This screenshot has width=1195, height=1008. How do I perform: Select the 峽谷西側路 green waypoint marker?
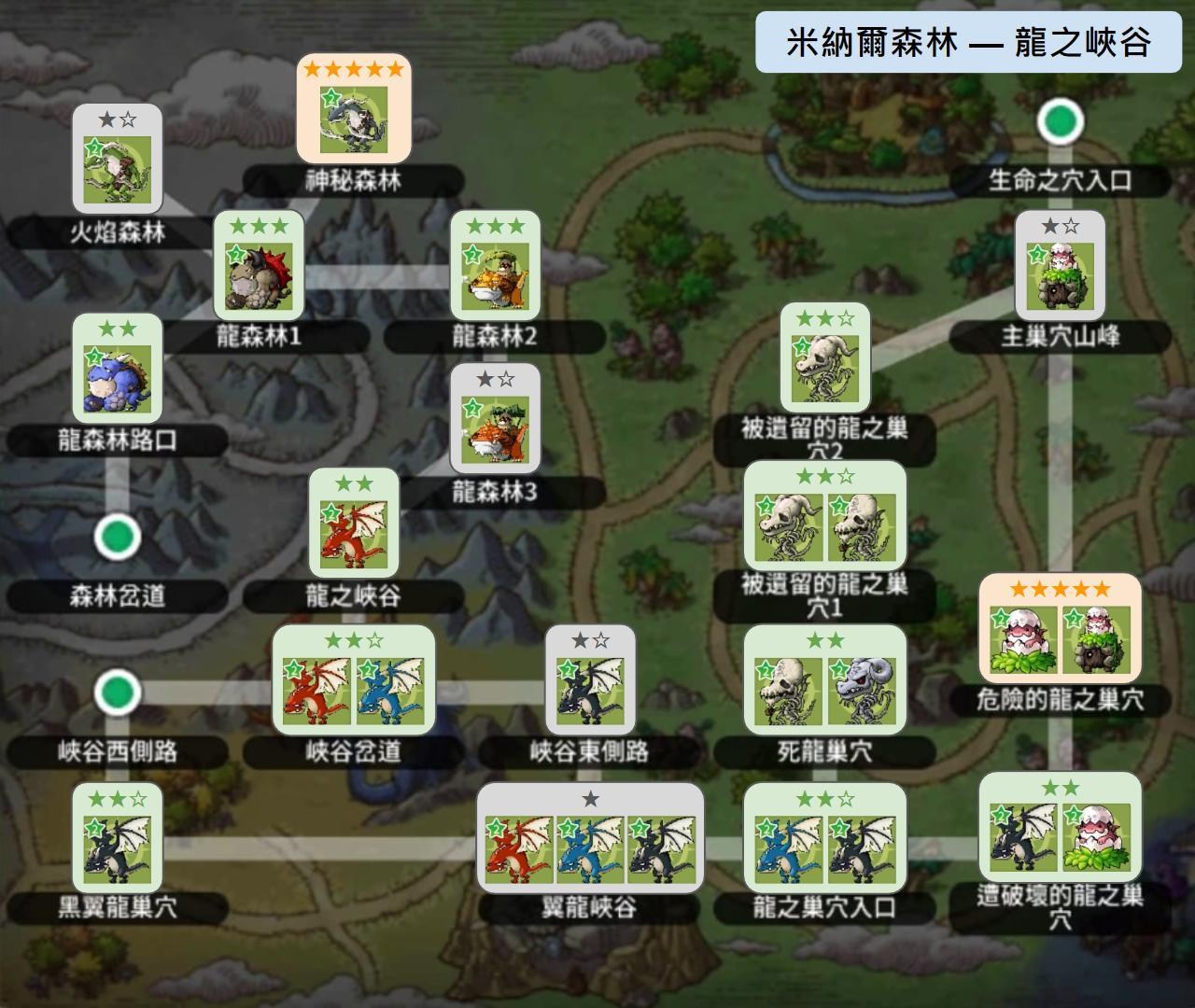(x=118, y=693)
